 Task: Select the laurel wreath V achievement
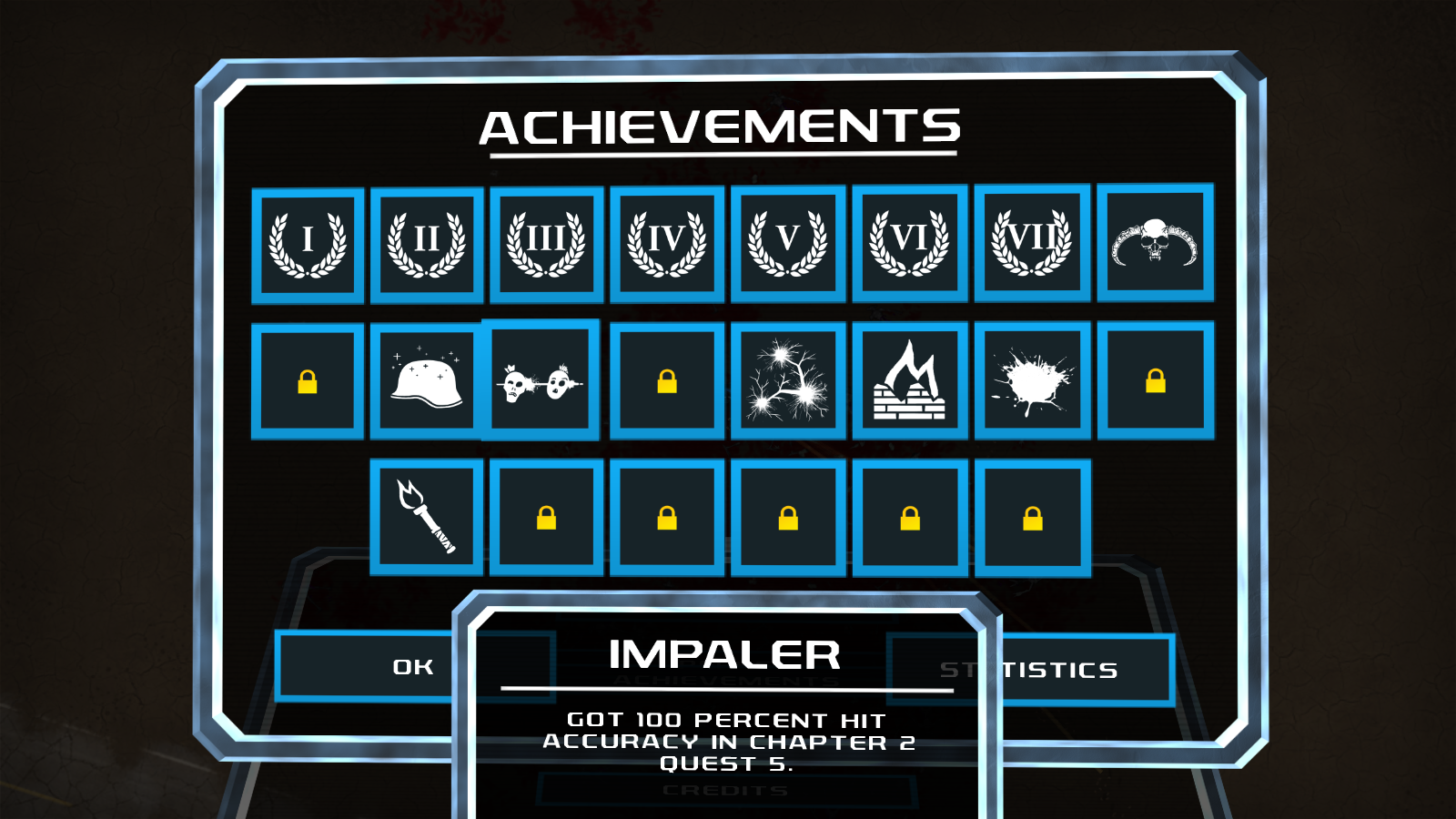click(788, 243)
